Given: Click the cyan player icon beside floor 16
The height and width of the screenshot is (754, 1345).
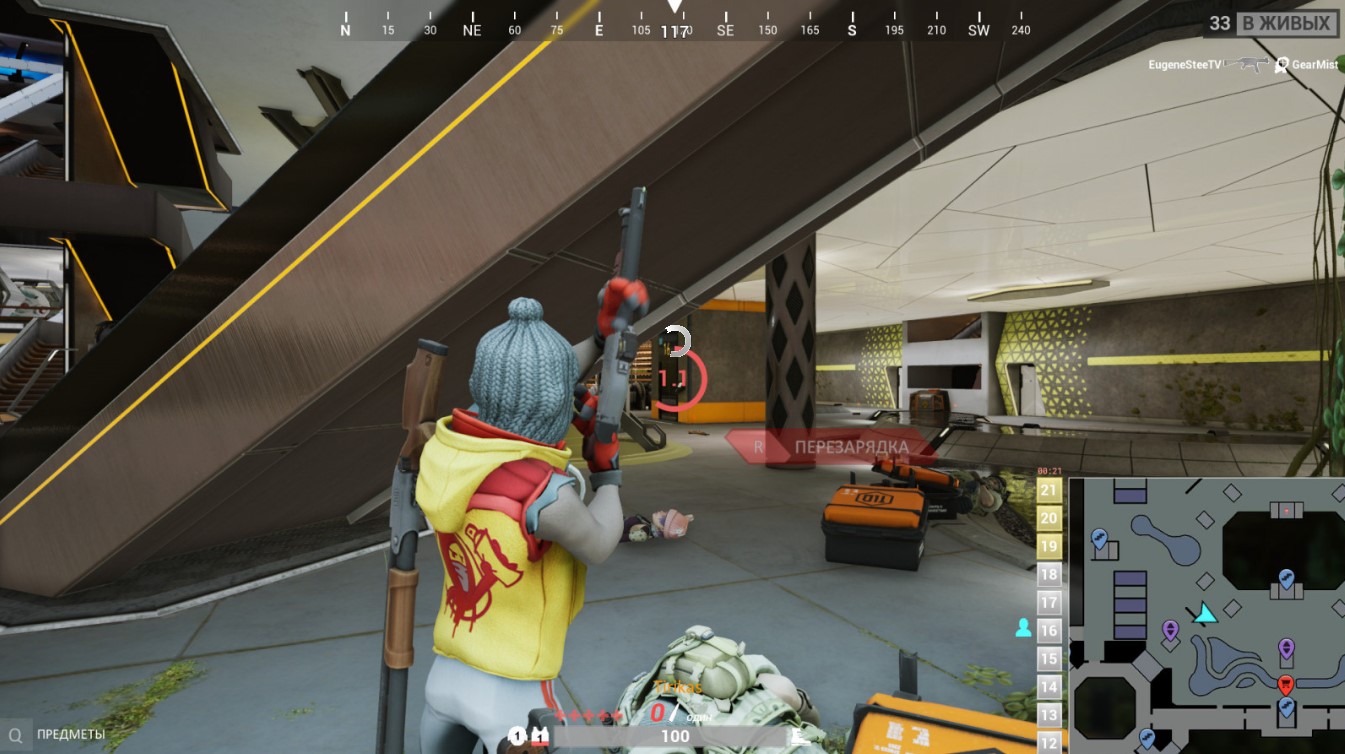Looking at the screenshot, I should (1023, 628).
